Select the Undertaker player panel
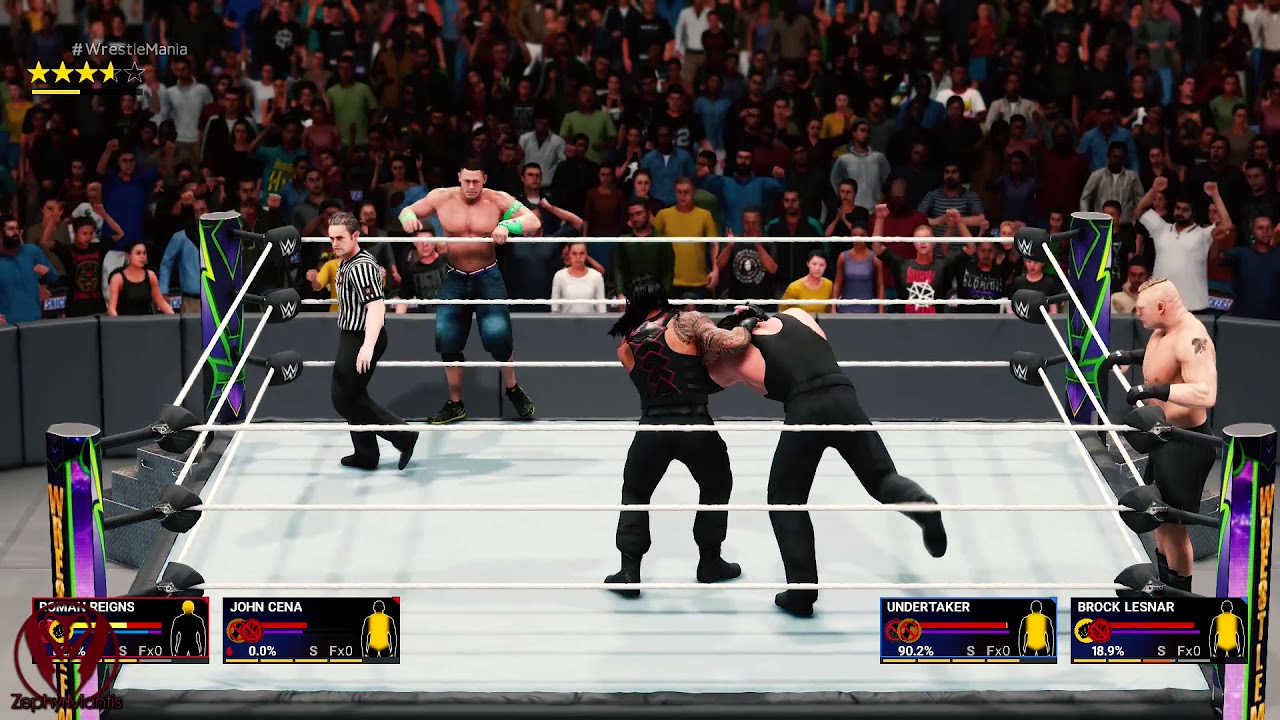Viewport: 1280px width, 720px height. (967, 630)
